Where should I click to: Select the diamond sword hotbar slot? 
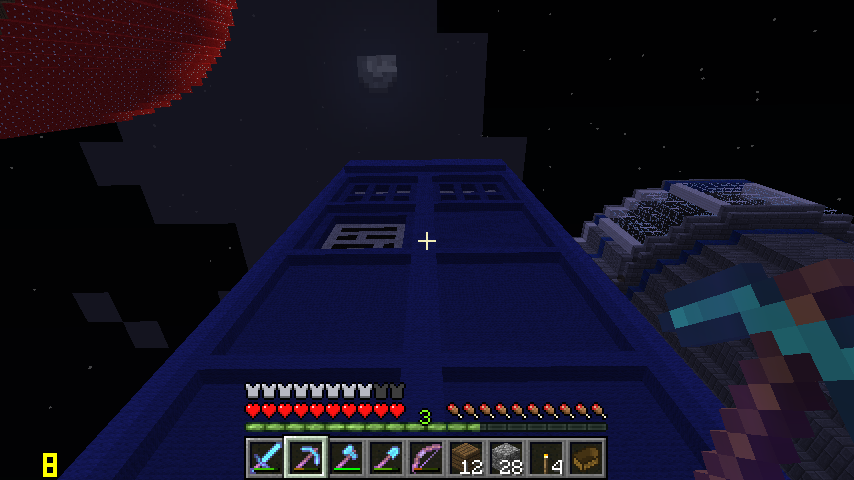click(x=265, y=458)
